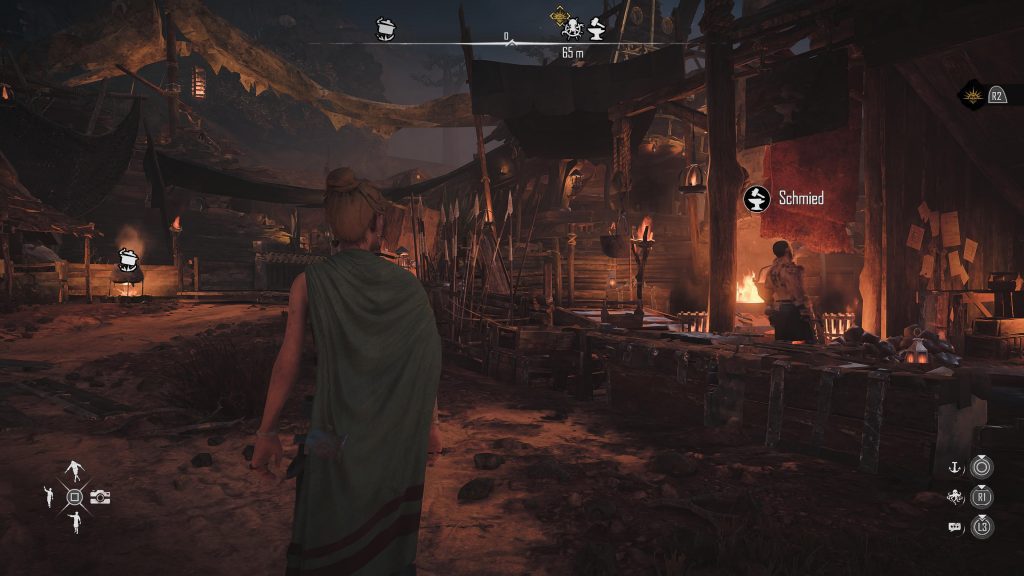Viewport: 1024px width, 576px height.
Task: Open photo mode via the camera icon
Action: (100, 497)
